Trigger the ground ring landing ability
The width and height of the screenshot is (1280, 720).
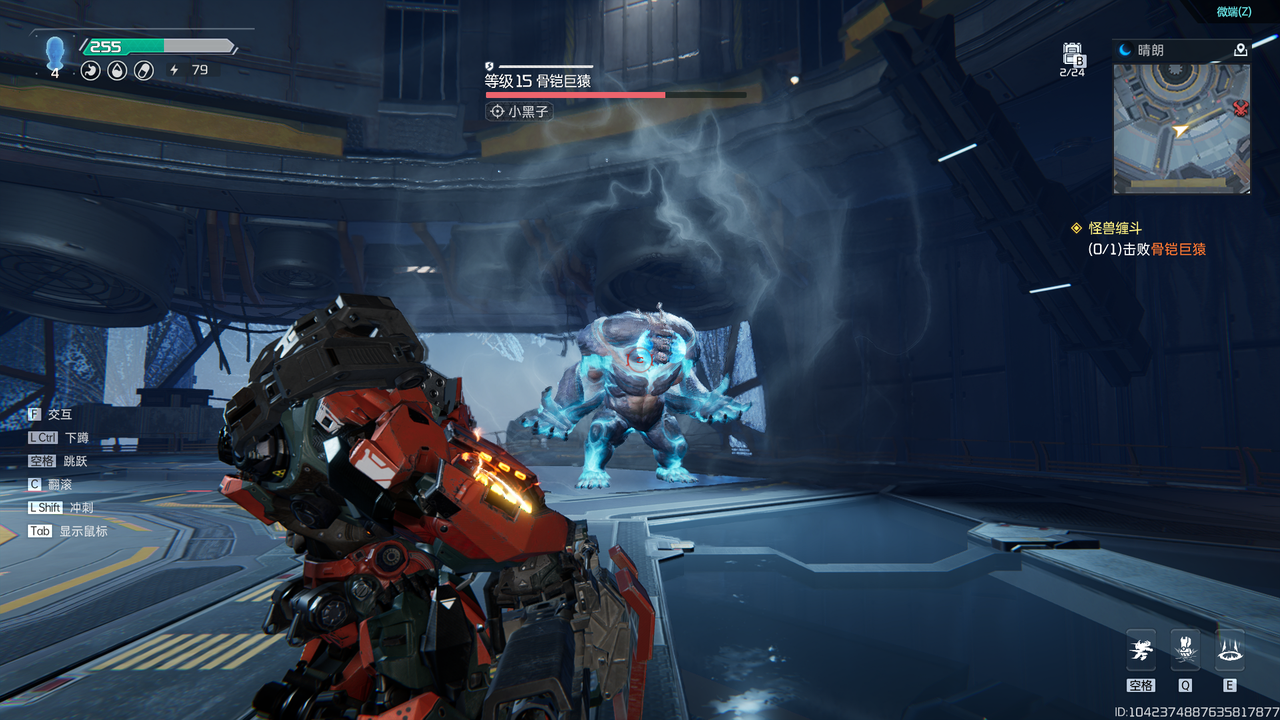point(1229,652)
